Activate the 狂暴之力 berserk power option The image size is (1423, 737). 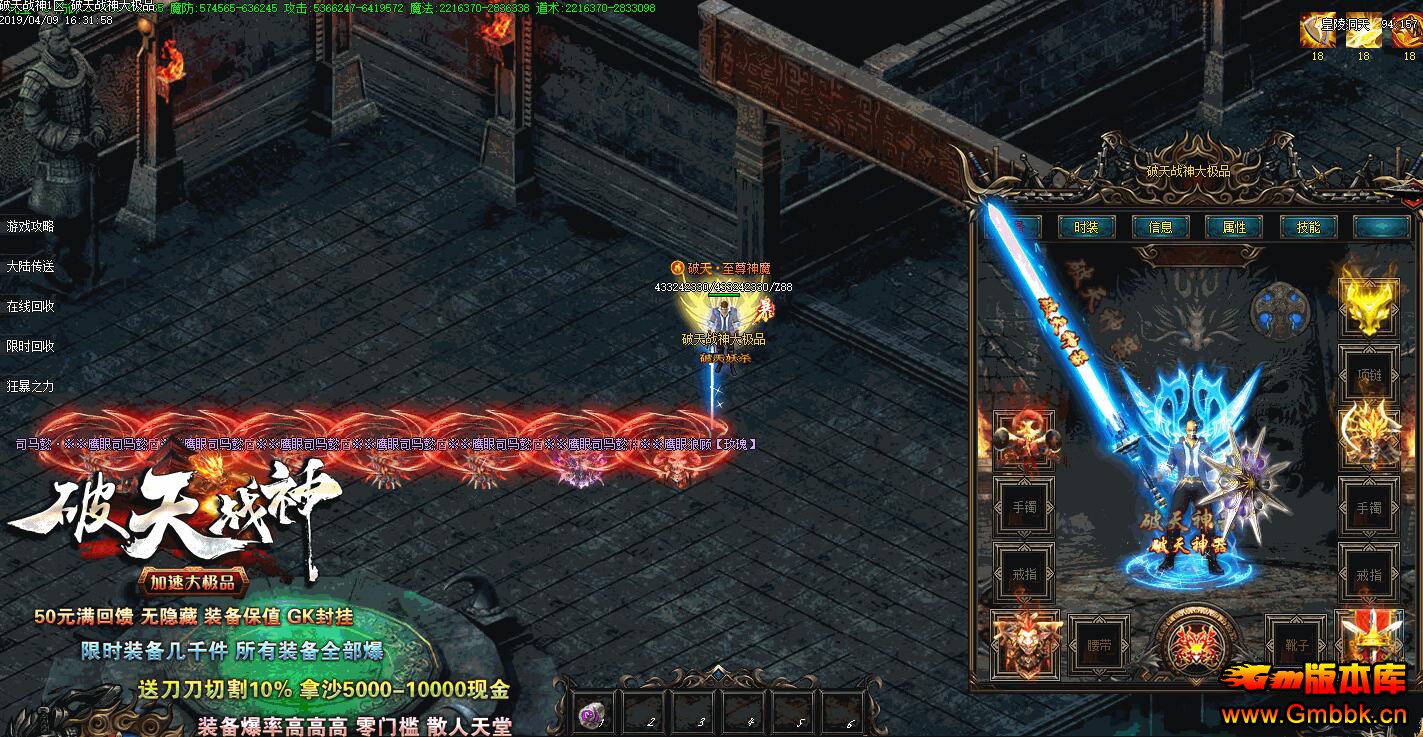[x=31, y=386]
